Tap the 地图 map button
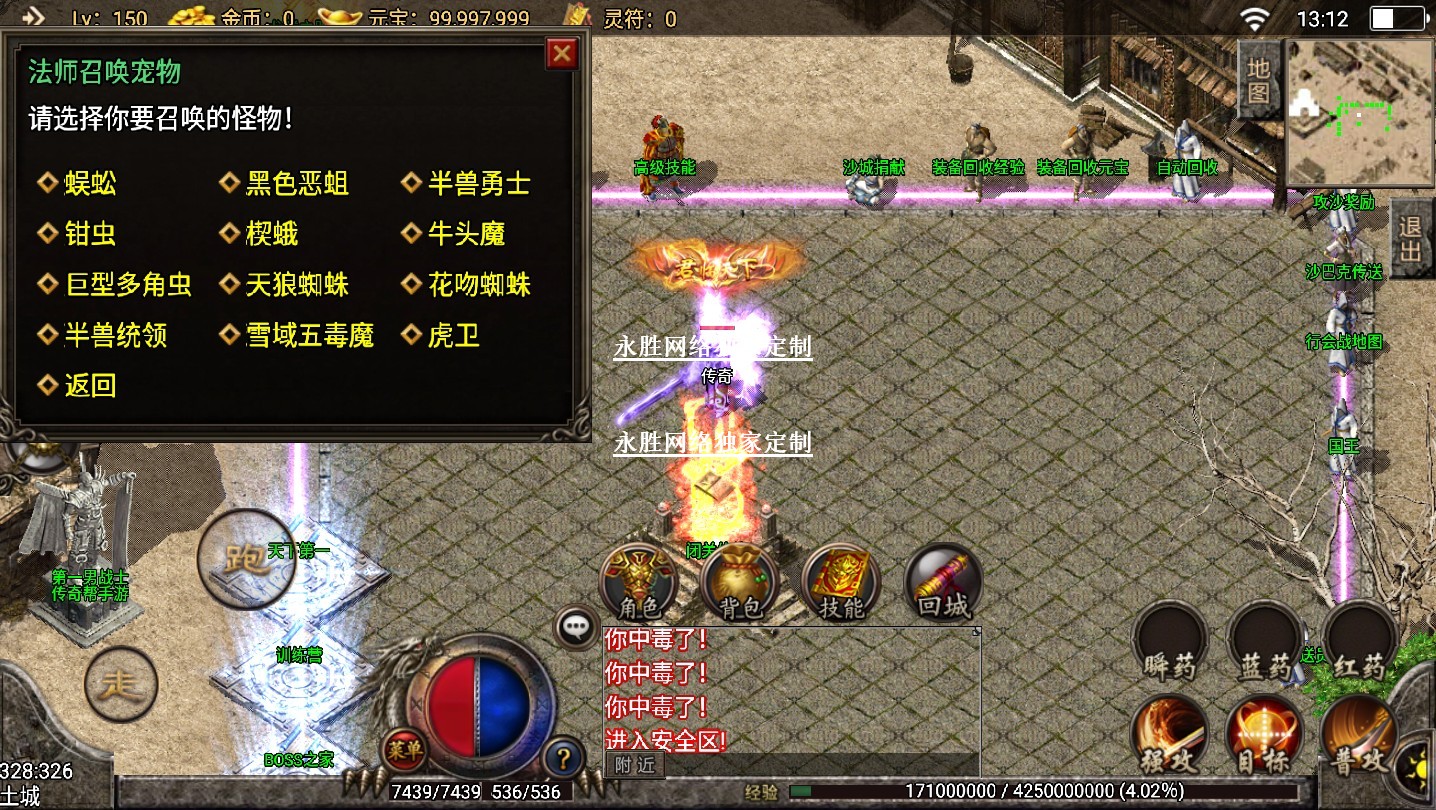Screen dimensions: 1436x810 pos(1258,81)
